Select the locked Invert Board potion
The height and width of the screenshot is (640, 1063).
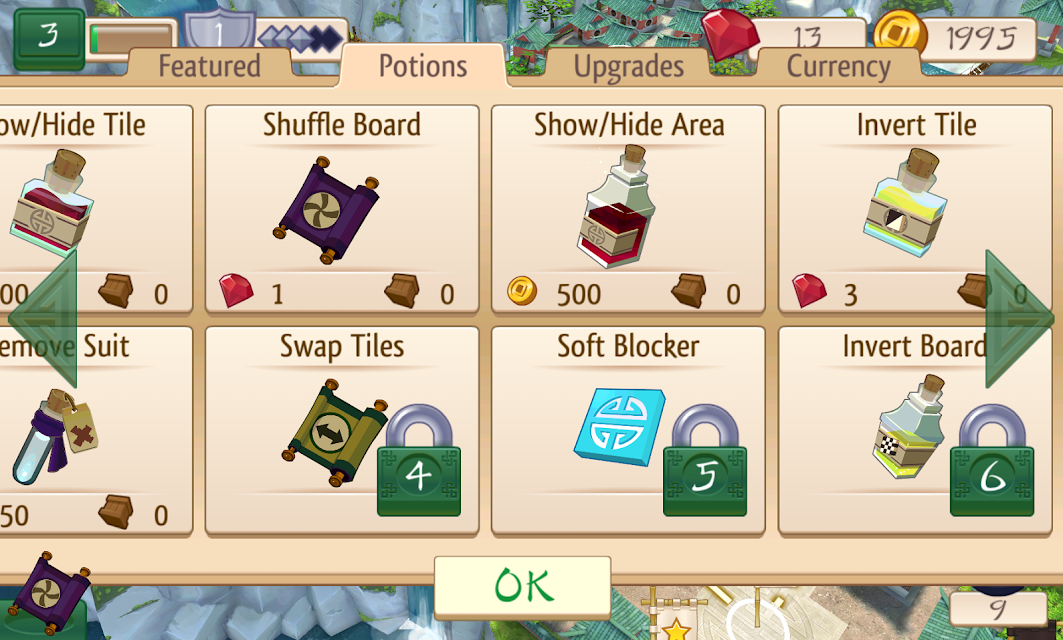915,432
